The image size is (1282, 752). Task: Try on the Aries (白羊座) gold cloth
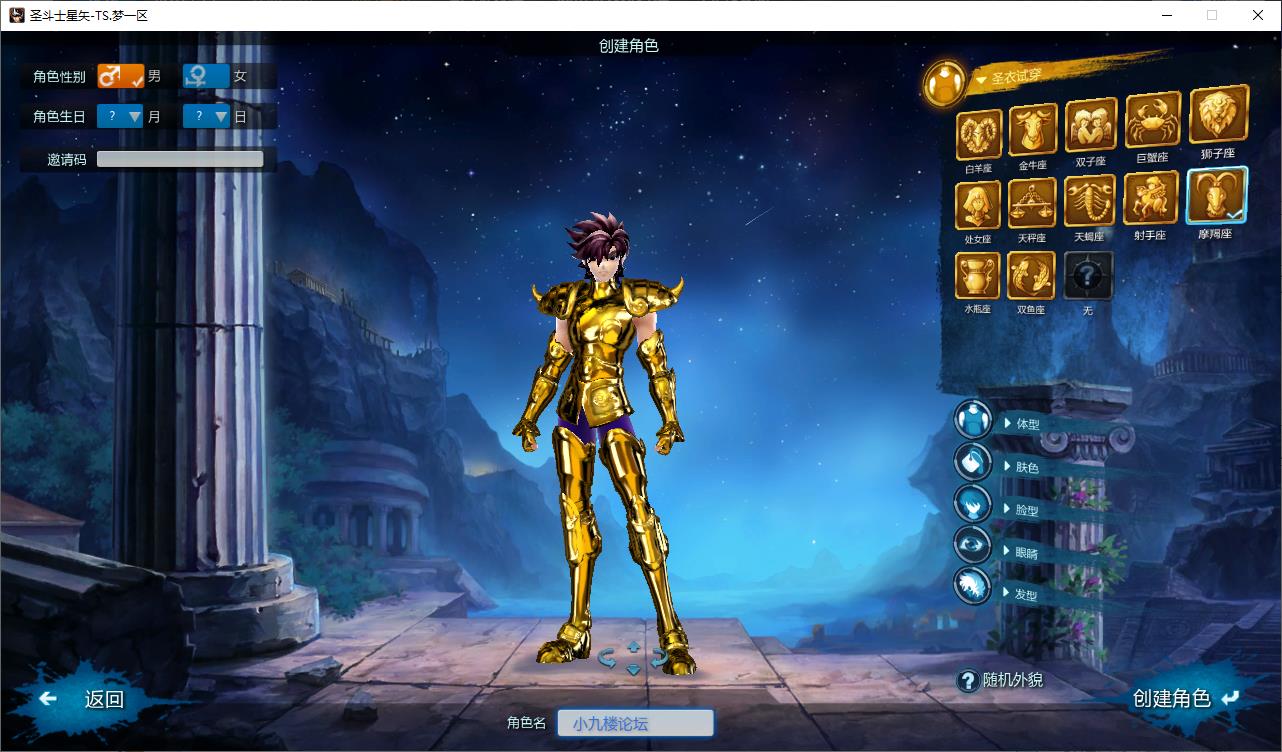coord(979,135)
